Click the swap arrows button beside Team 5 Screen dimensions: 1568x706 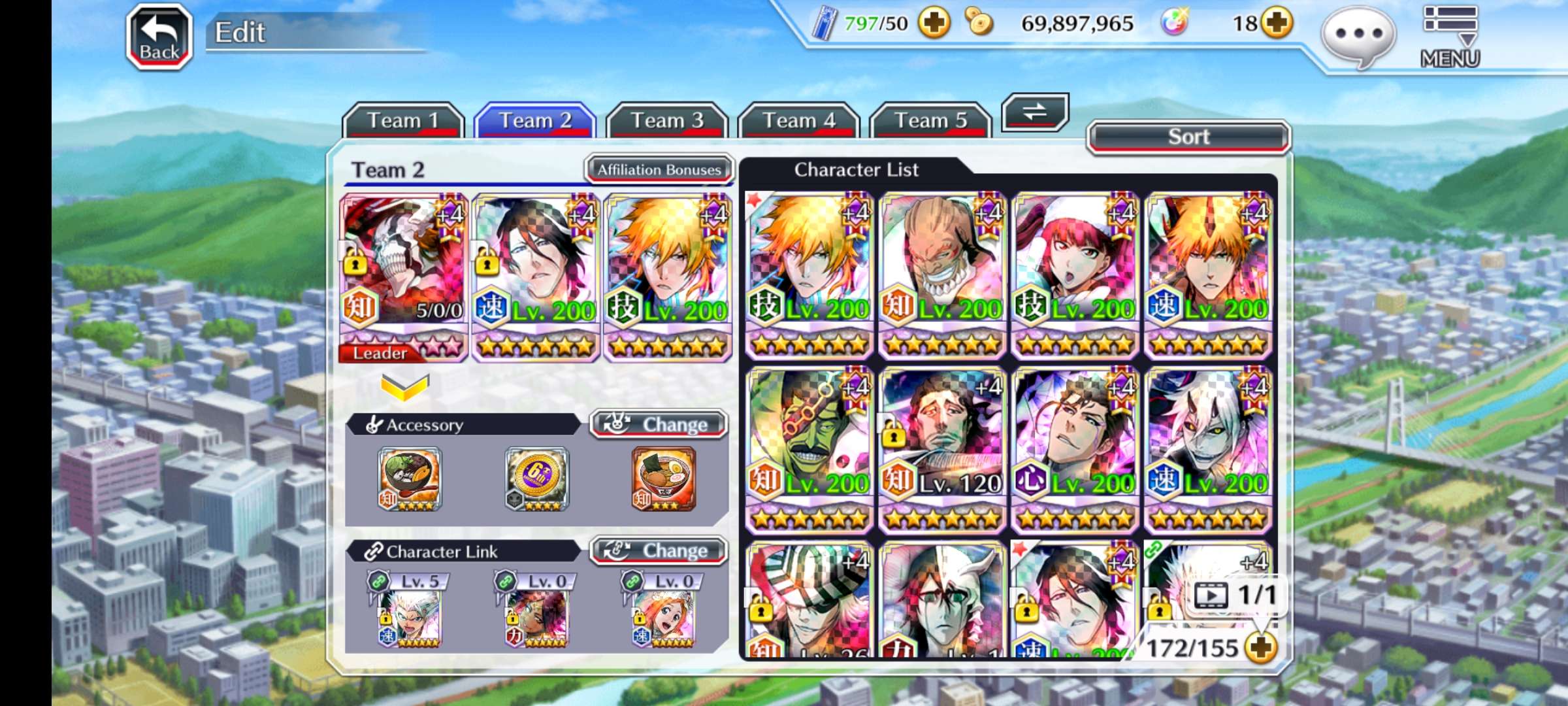coord(1034,112)
